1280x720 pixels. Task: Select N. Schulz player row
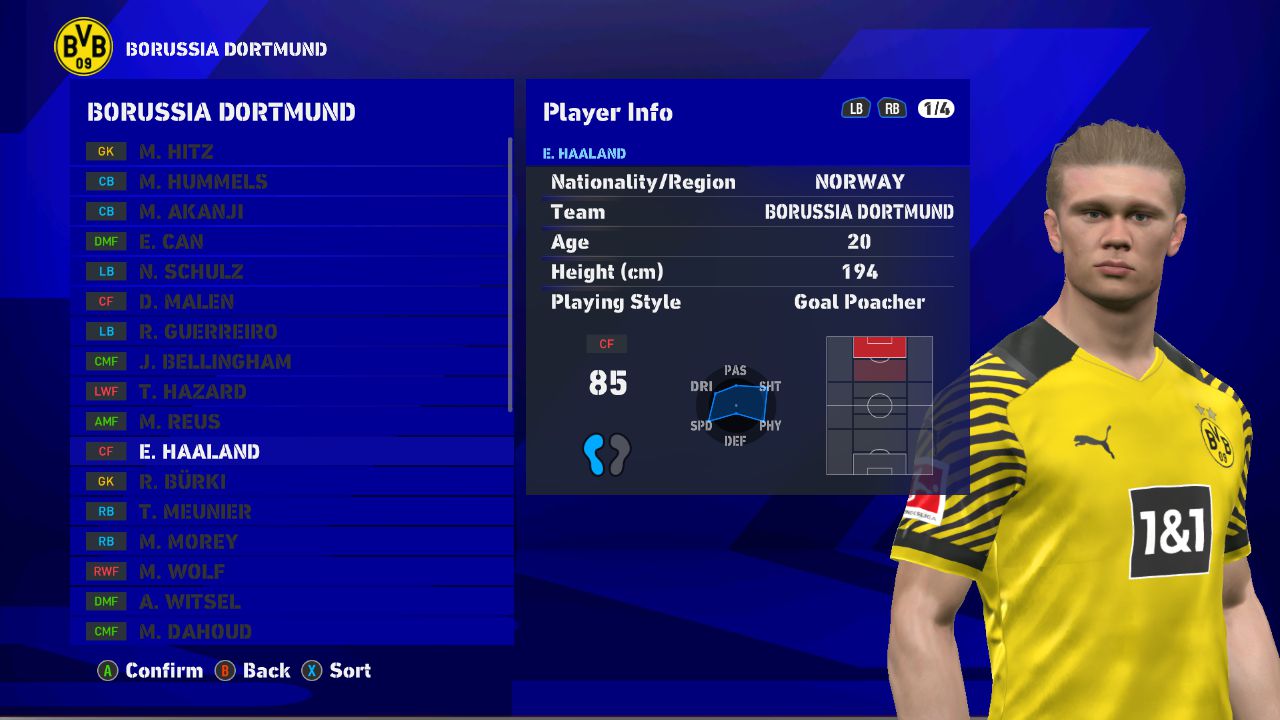[x=290, y=272]
